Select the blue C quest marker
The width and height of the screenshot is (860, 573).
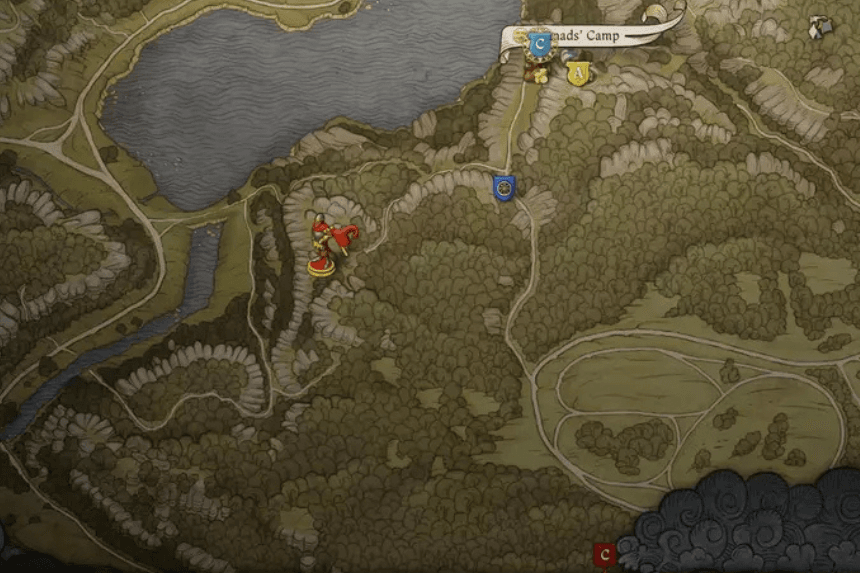pyautogui.click(x=540, y=44)
